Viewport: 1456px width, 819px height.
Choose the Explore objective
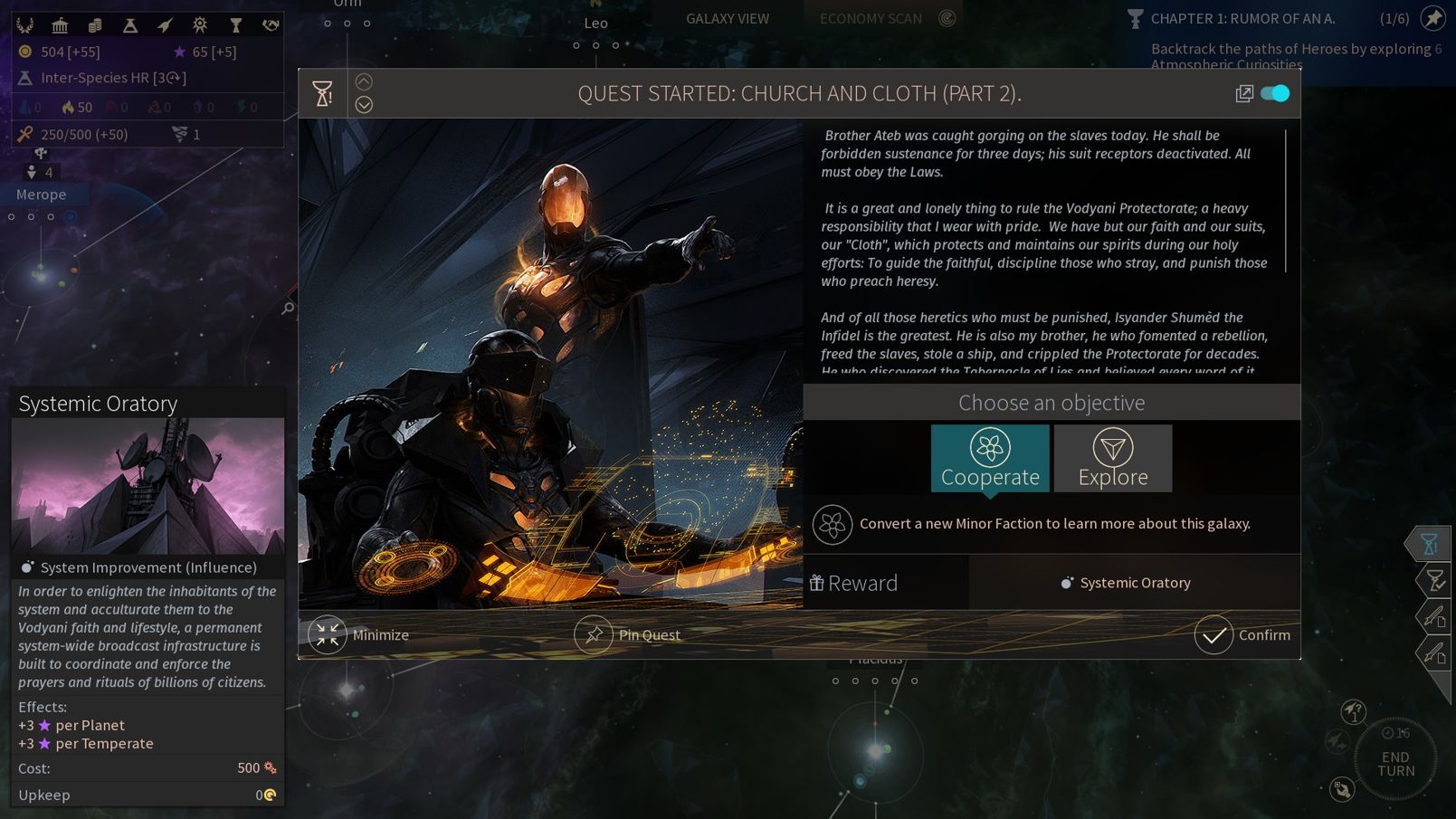point(1112,459)
